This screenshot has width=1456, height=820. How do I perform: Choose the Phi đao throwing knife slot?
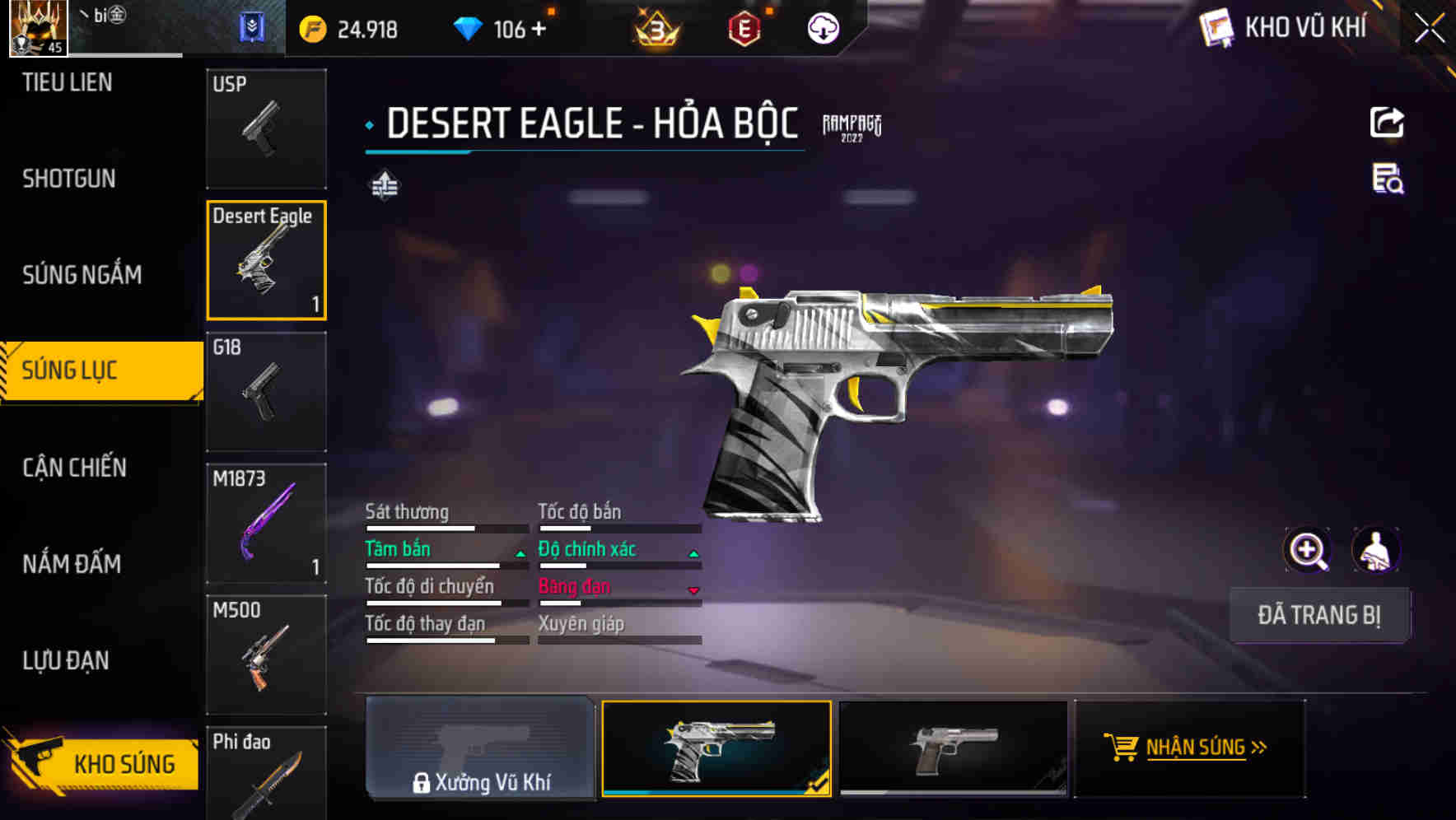pos(266,774)
